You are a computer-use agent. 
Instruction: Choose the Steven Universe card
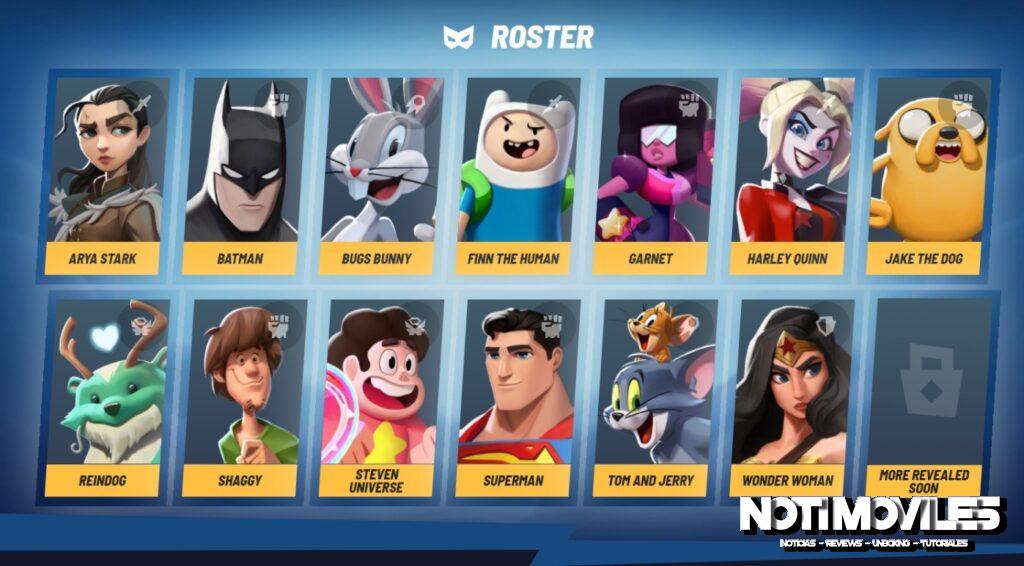point(378,397)
